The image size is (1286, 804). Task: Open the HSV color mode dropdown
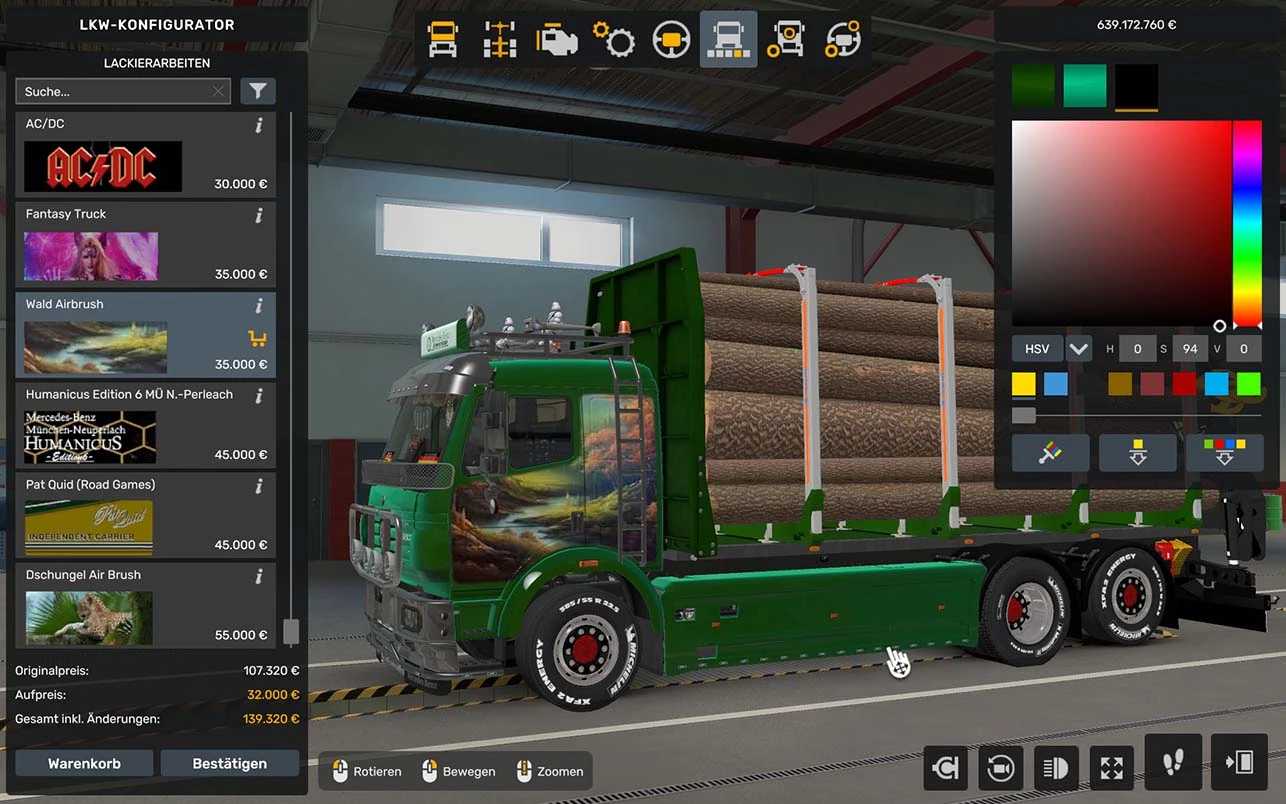(1078, 349)
